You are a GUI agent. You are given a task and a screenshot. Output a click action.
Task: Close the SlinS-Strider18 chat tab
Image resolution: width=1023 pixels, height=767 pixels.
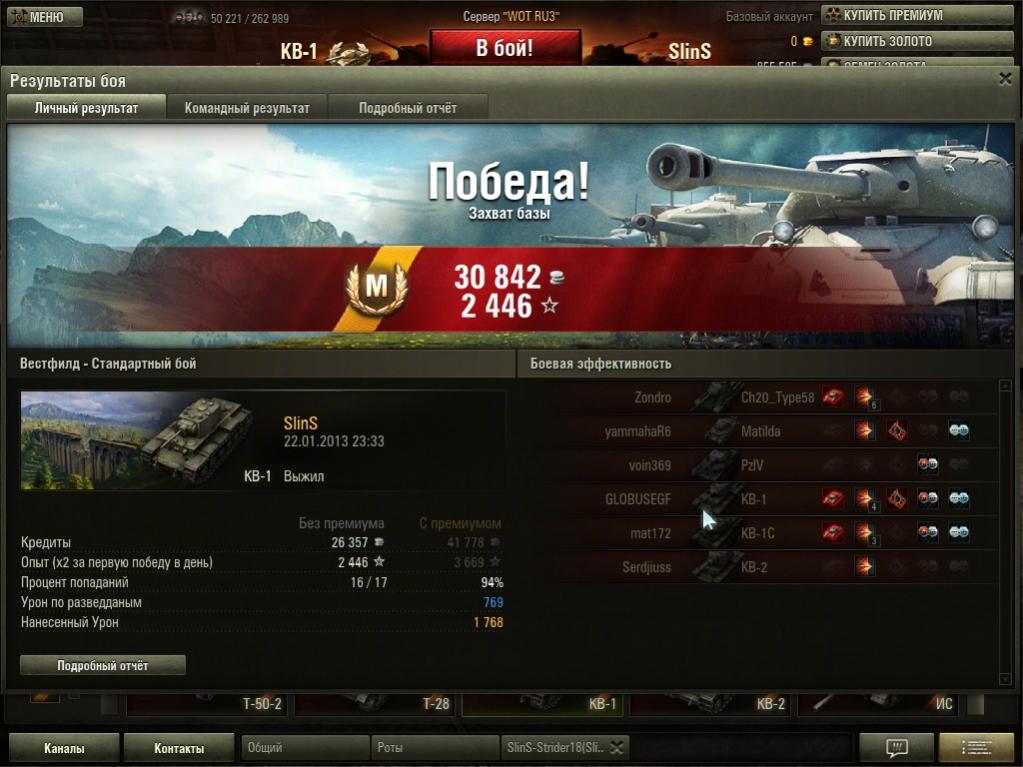618,748
